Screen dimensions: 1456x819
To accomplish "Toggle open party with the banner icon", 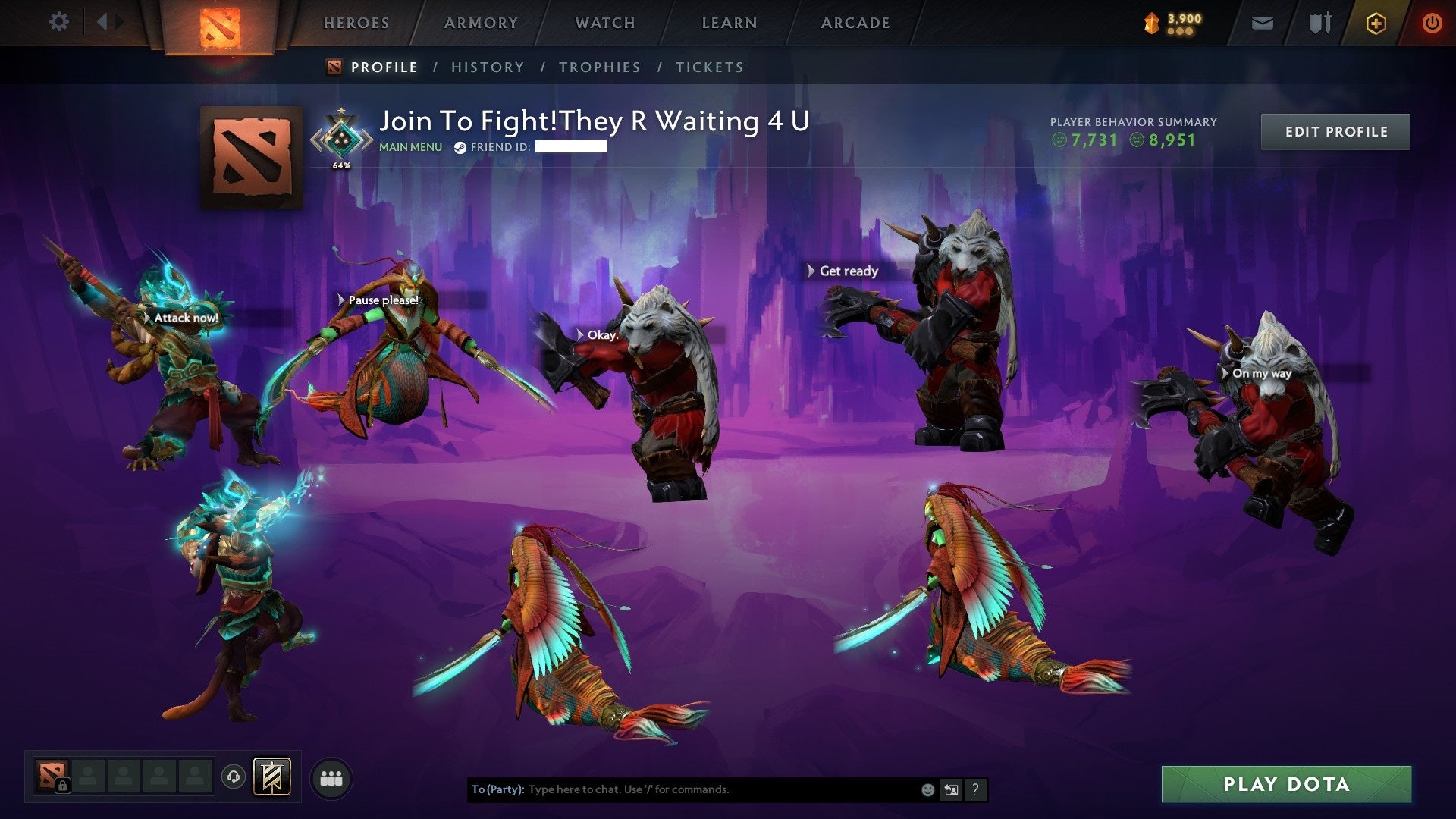I will coord(271,778).
